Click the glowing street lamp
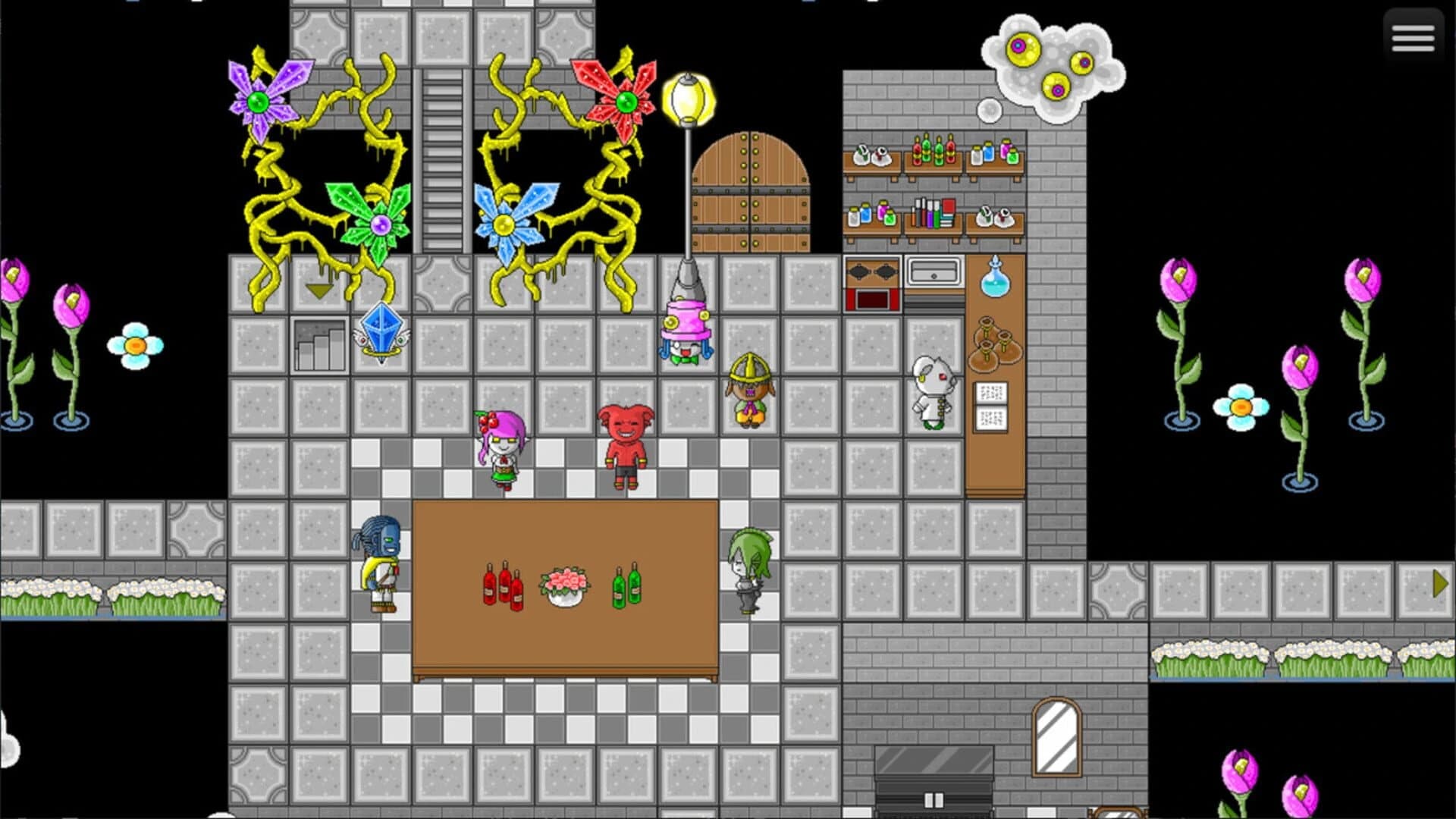The width and height of the screenshot is (1456, 819). tap(689, 99)
